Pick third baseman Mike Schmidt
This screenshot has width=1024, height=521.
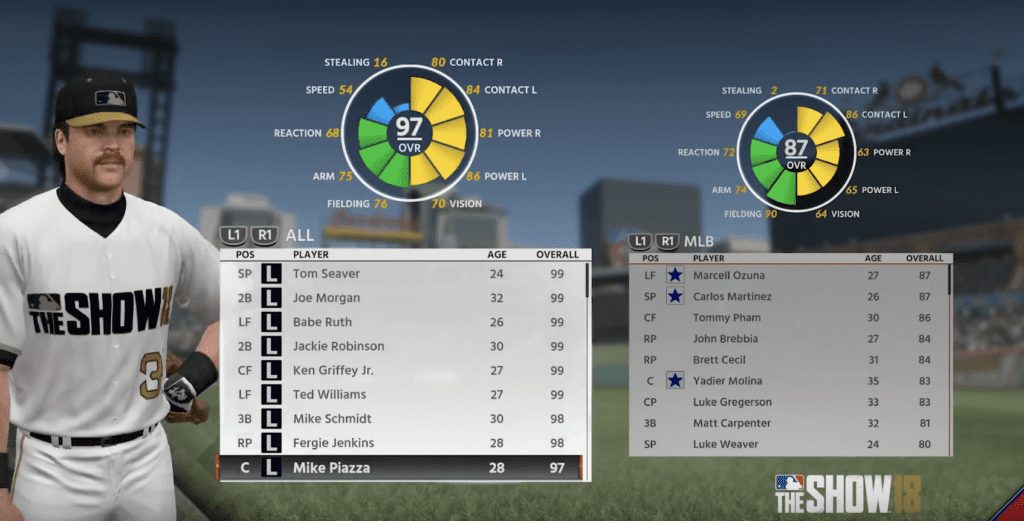coord(400,418)
